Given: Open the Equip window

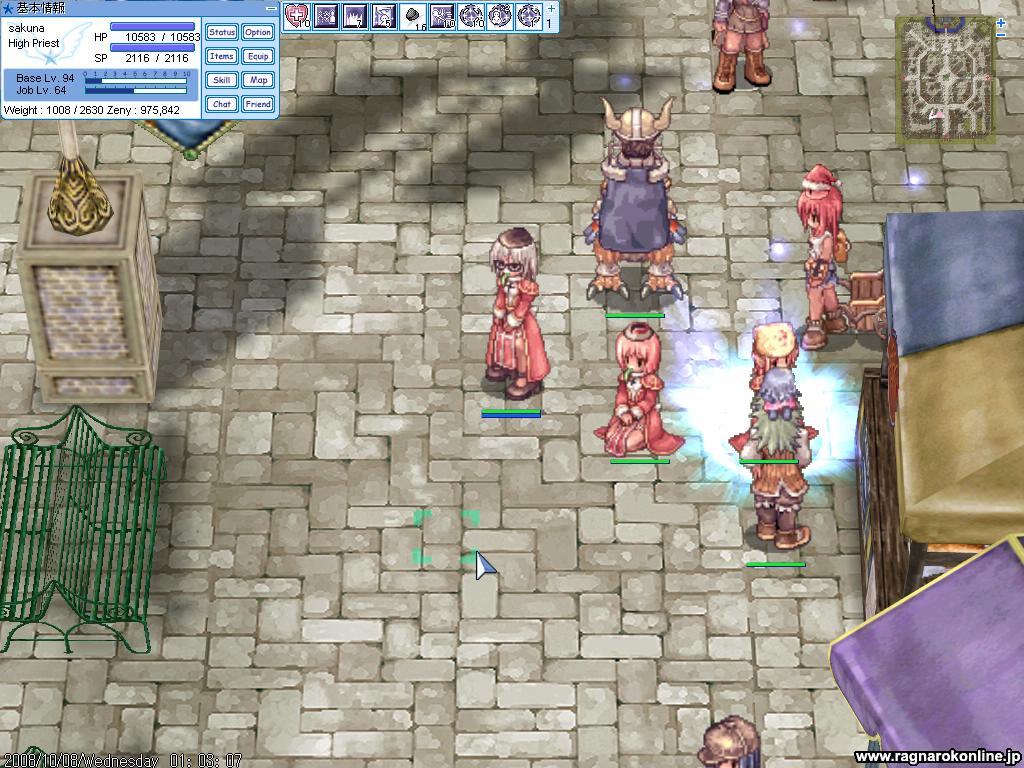Looking at the screenshot, I should [x=258, y=57].
